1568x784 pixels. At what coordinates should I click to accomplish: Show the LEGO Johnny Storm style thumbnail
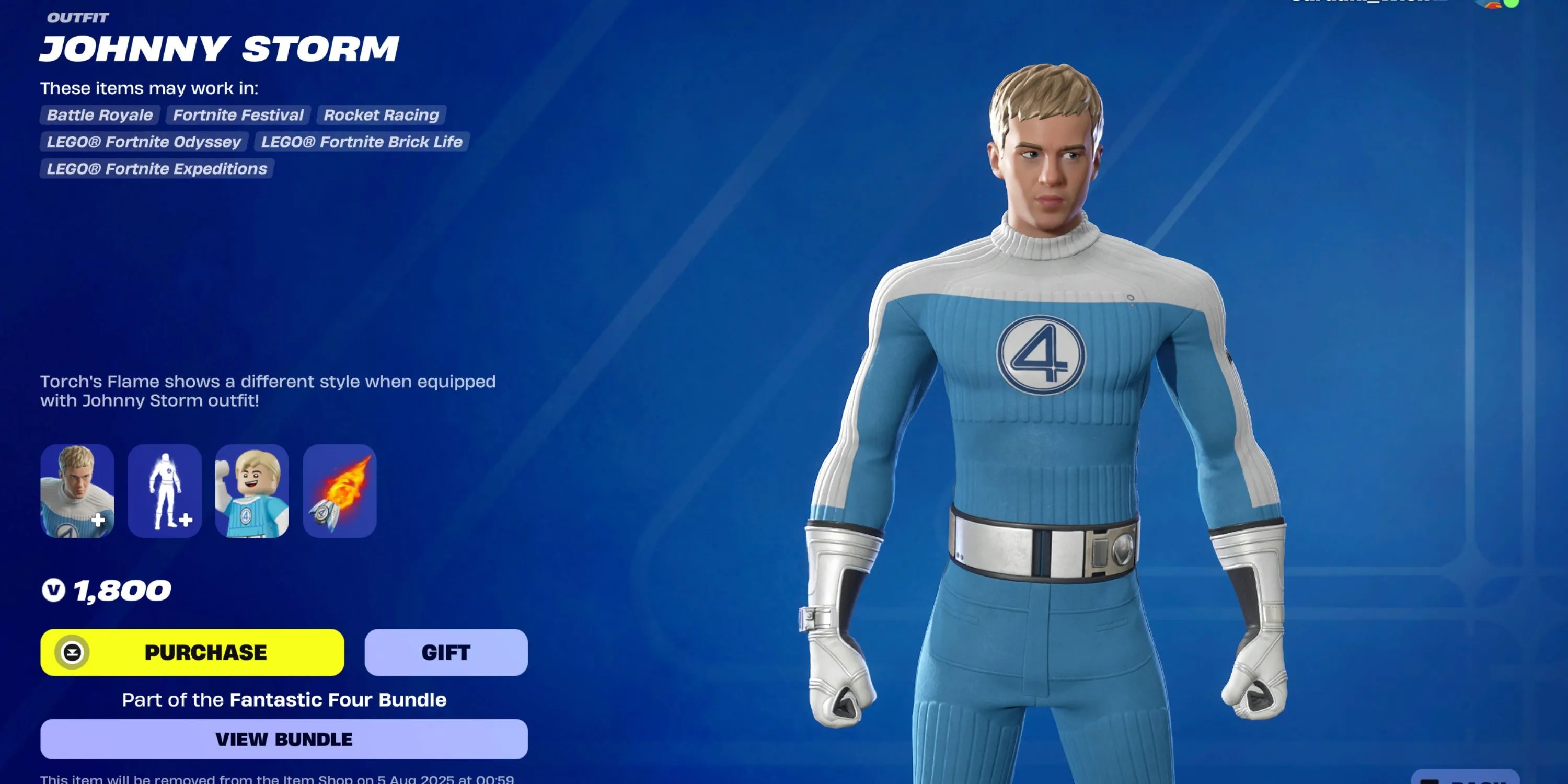pos(252,491)
